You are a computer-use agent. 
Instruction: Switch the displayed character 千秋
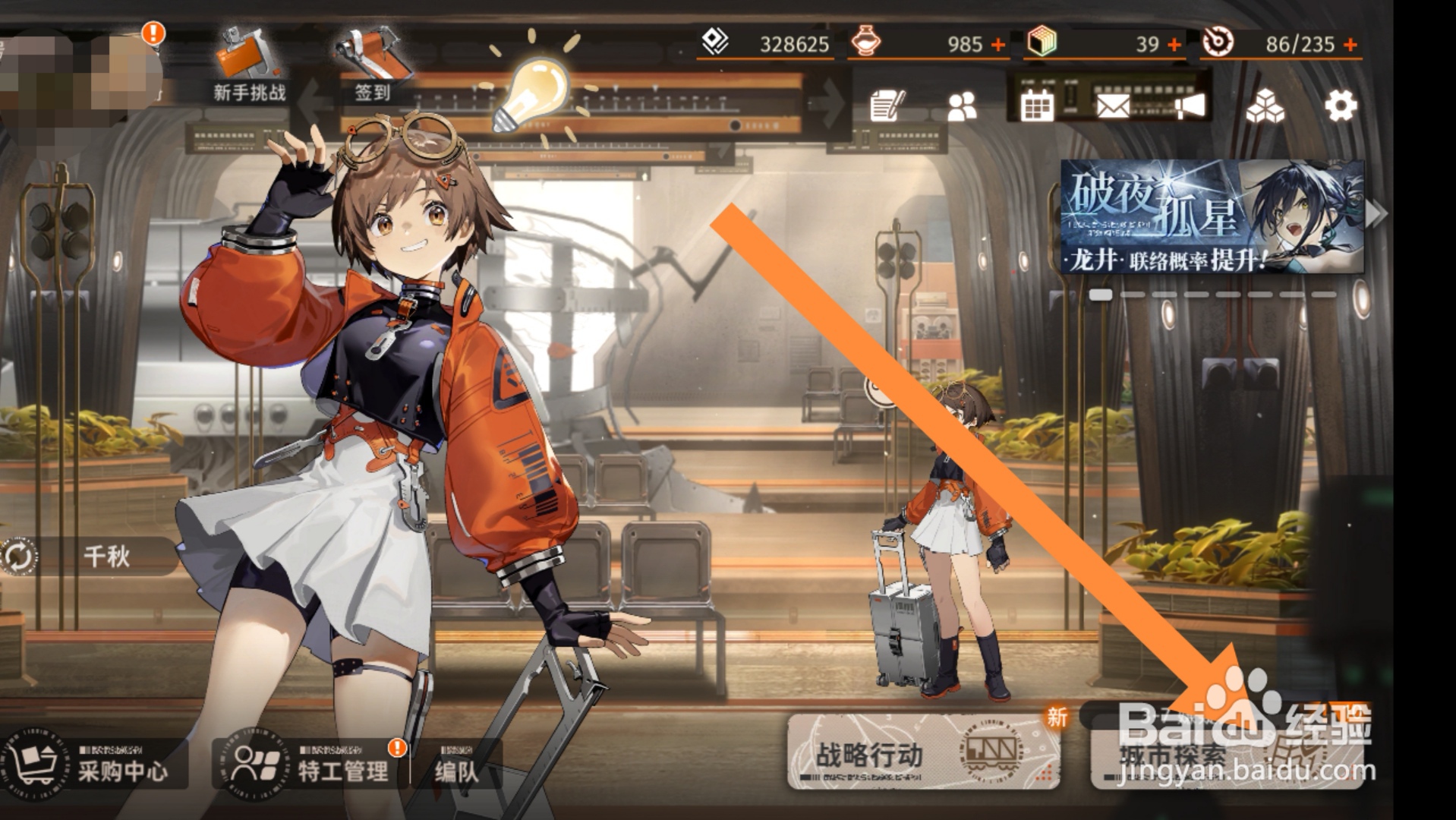20,557
